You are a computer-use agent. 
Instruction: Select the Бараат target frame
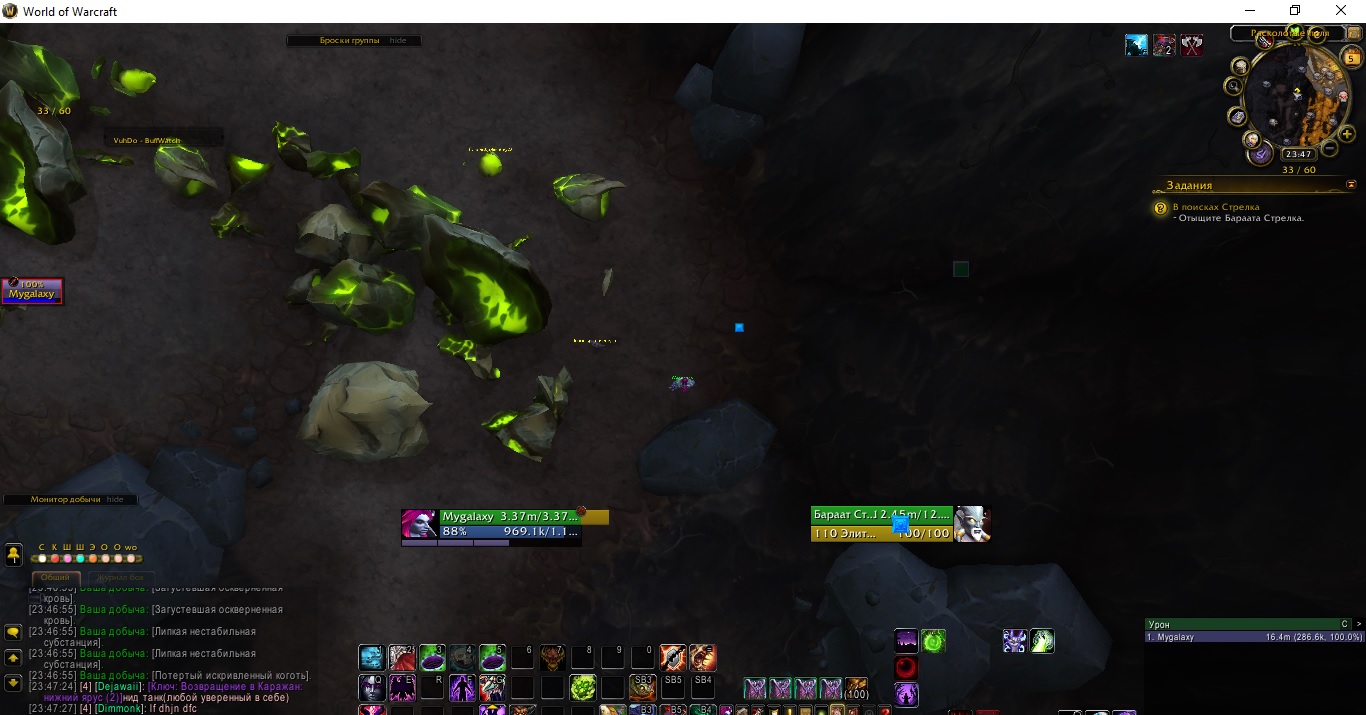click(x=882, y=523)
